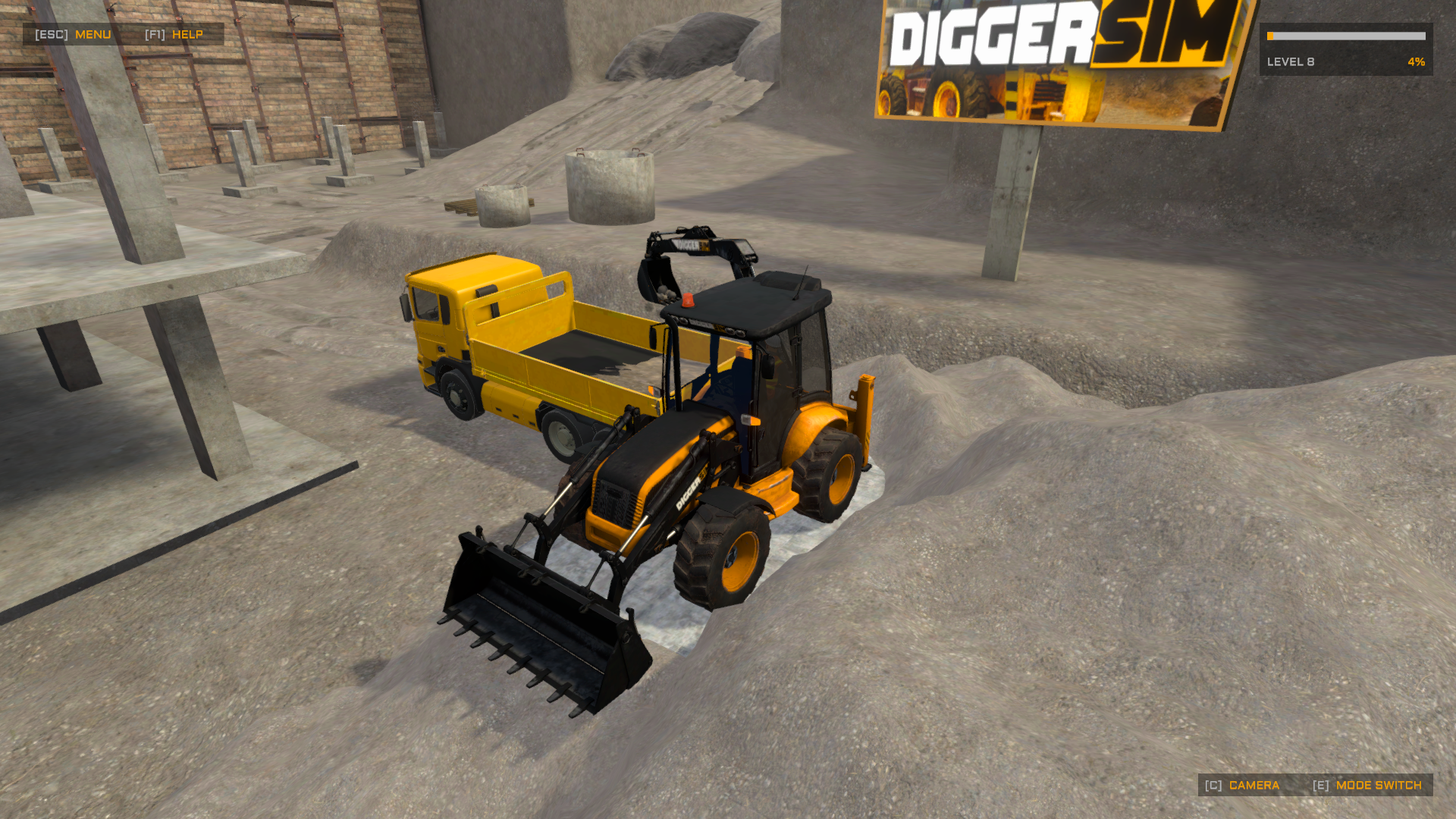Click the 4% experience value

tap(1415, 62)
